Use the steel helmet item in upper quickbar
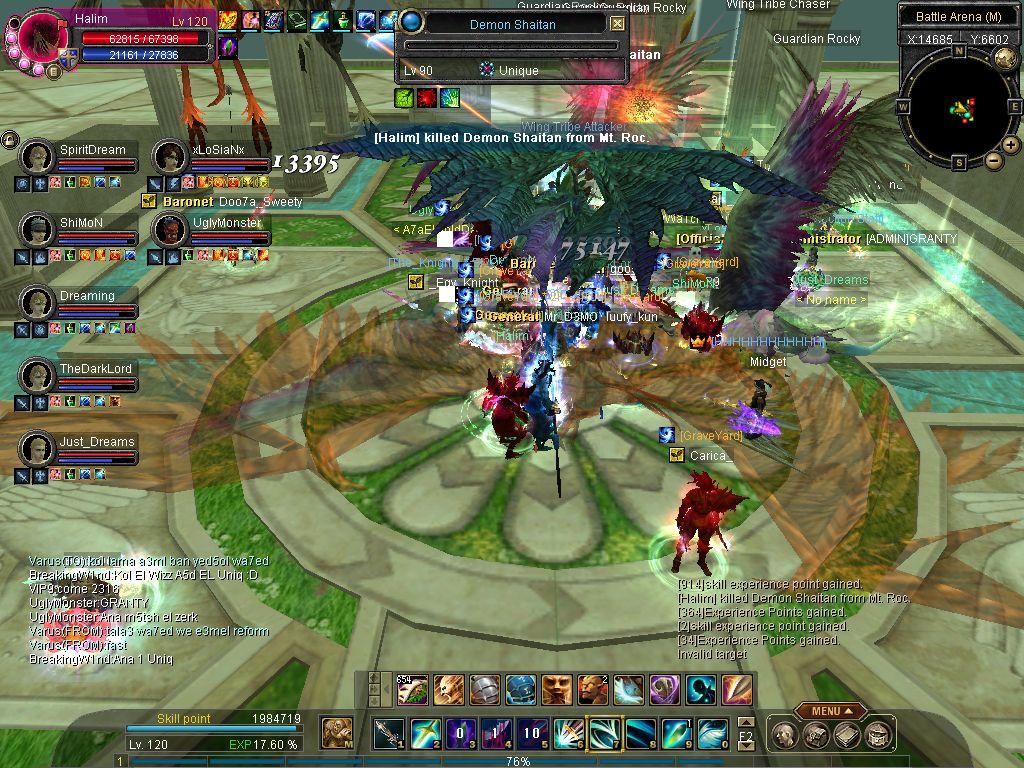This screenshot has width=1024, height=768. tap(485, 689)
